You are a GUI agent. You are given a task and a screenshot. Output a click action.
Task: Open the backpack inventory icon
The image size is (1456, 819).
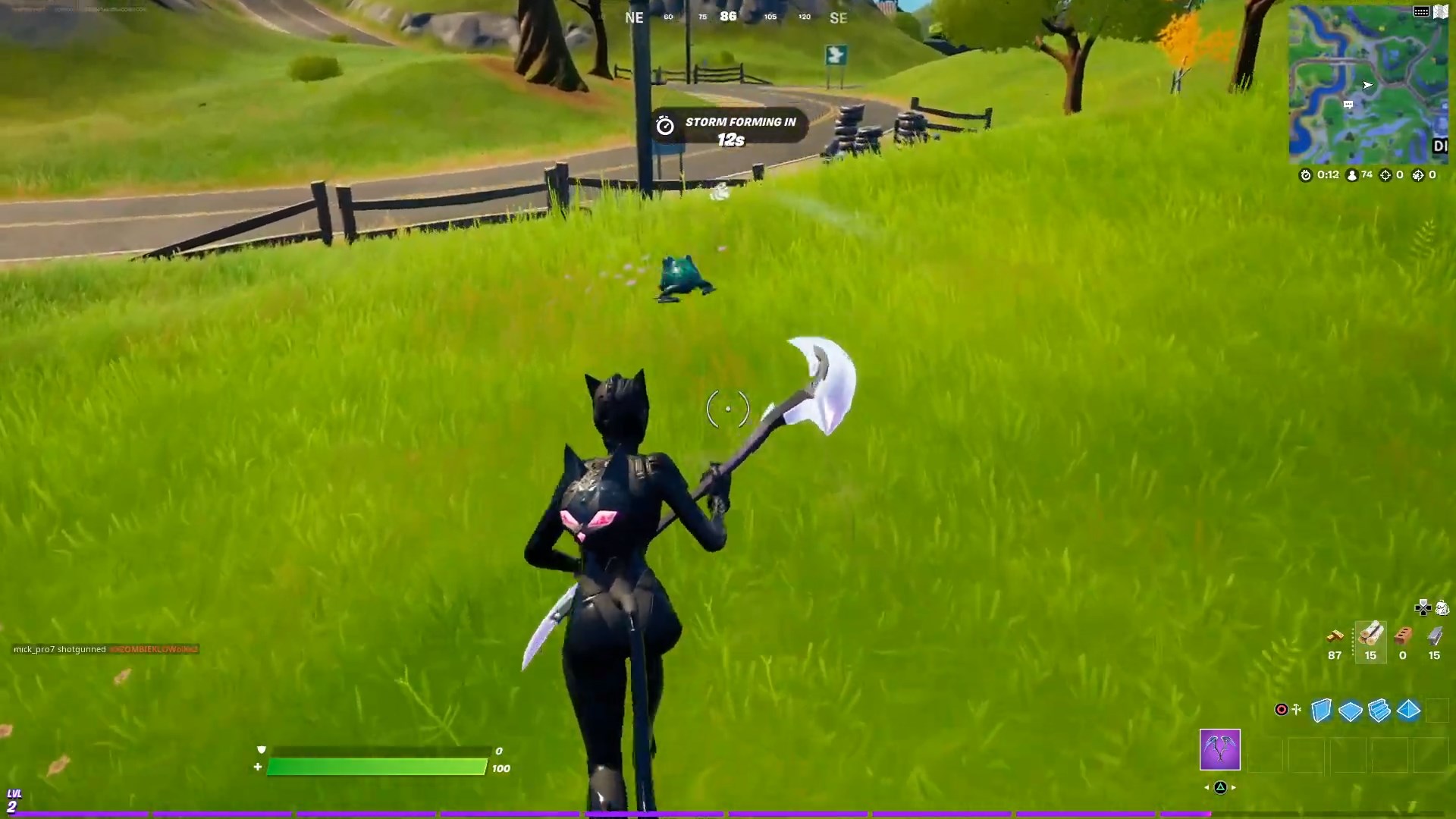[1442, 608]
